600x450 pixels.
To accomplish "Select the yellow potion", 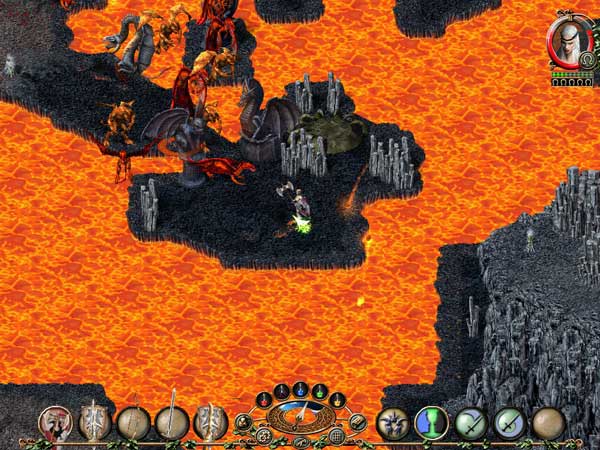I will coord(337,399).
